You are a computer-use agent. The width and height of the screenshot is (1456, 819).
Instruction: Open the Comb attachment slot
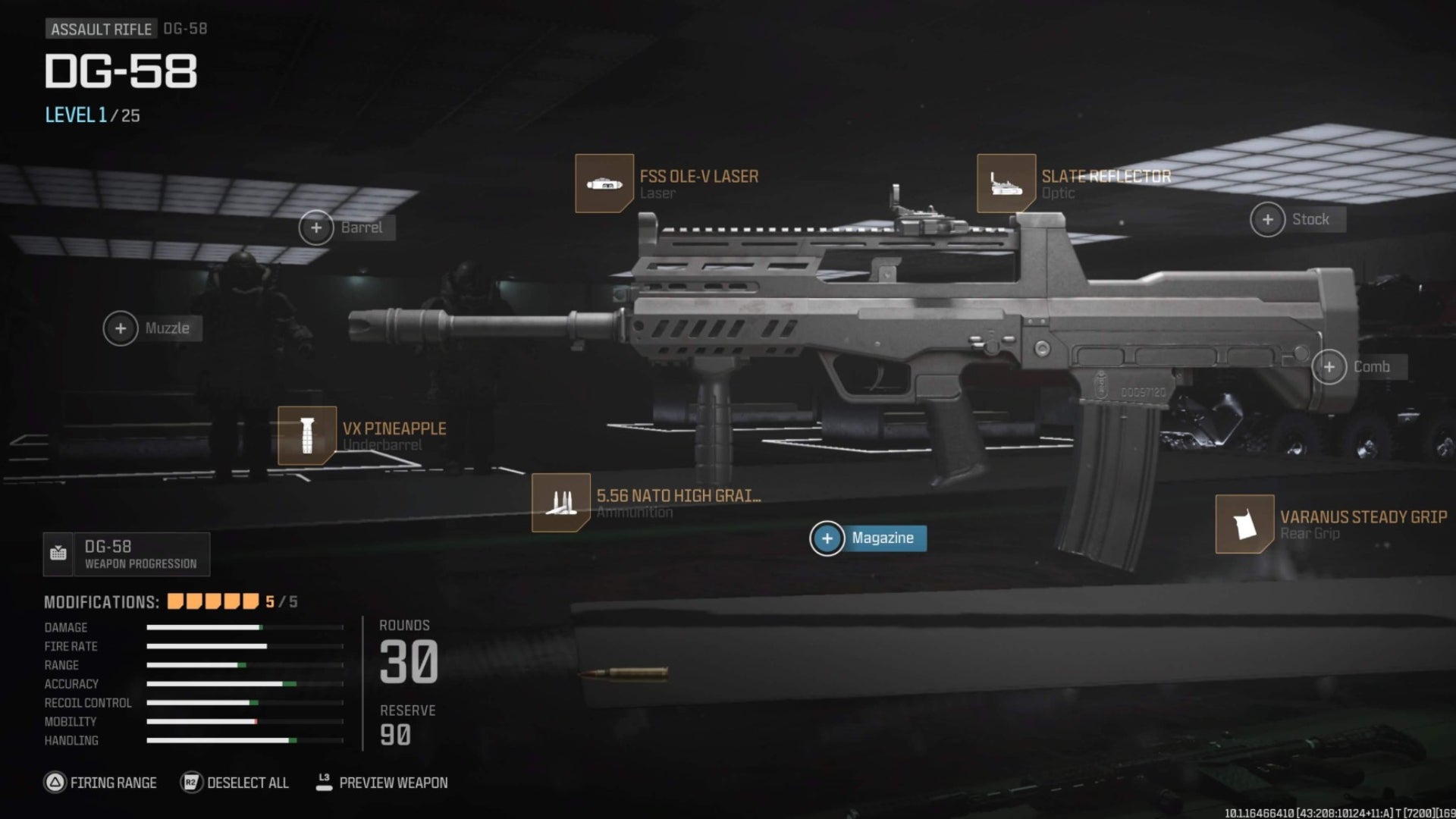pos(1331,367)
